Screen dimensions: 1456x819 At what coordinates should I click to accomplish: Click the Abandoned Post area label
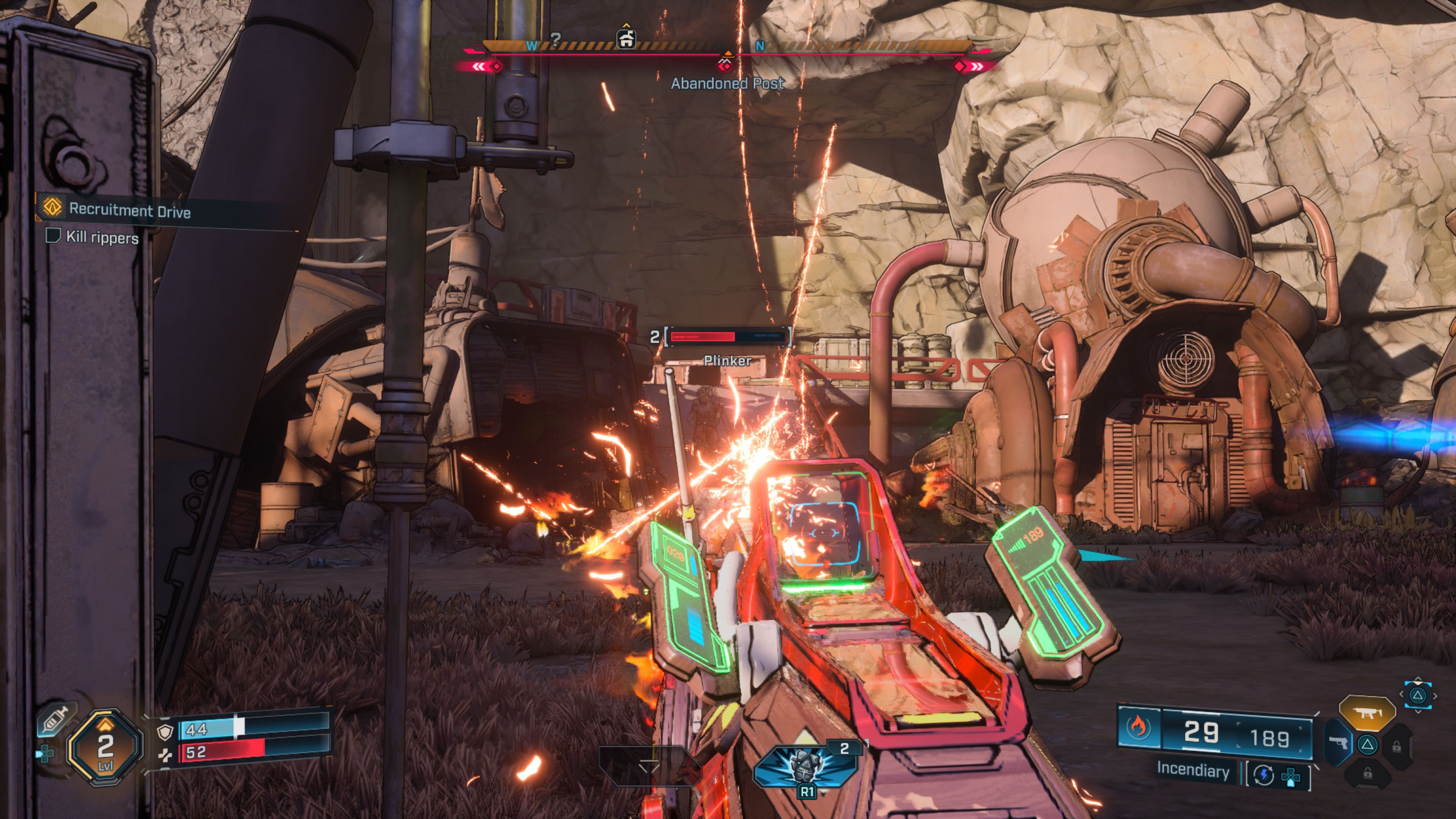(727, 84)
